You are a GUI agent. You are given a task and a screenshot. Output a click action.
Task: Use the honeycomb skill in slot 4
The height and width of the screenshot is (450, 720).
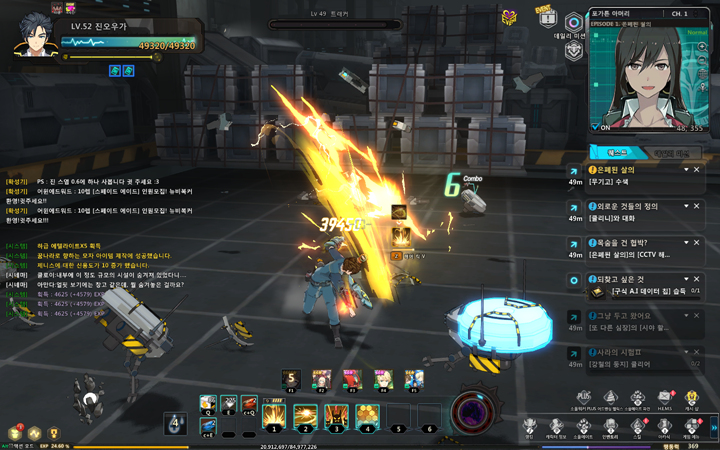pyautogui.click(x=367, y=413)
